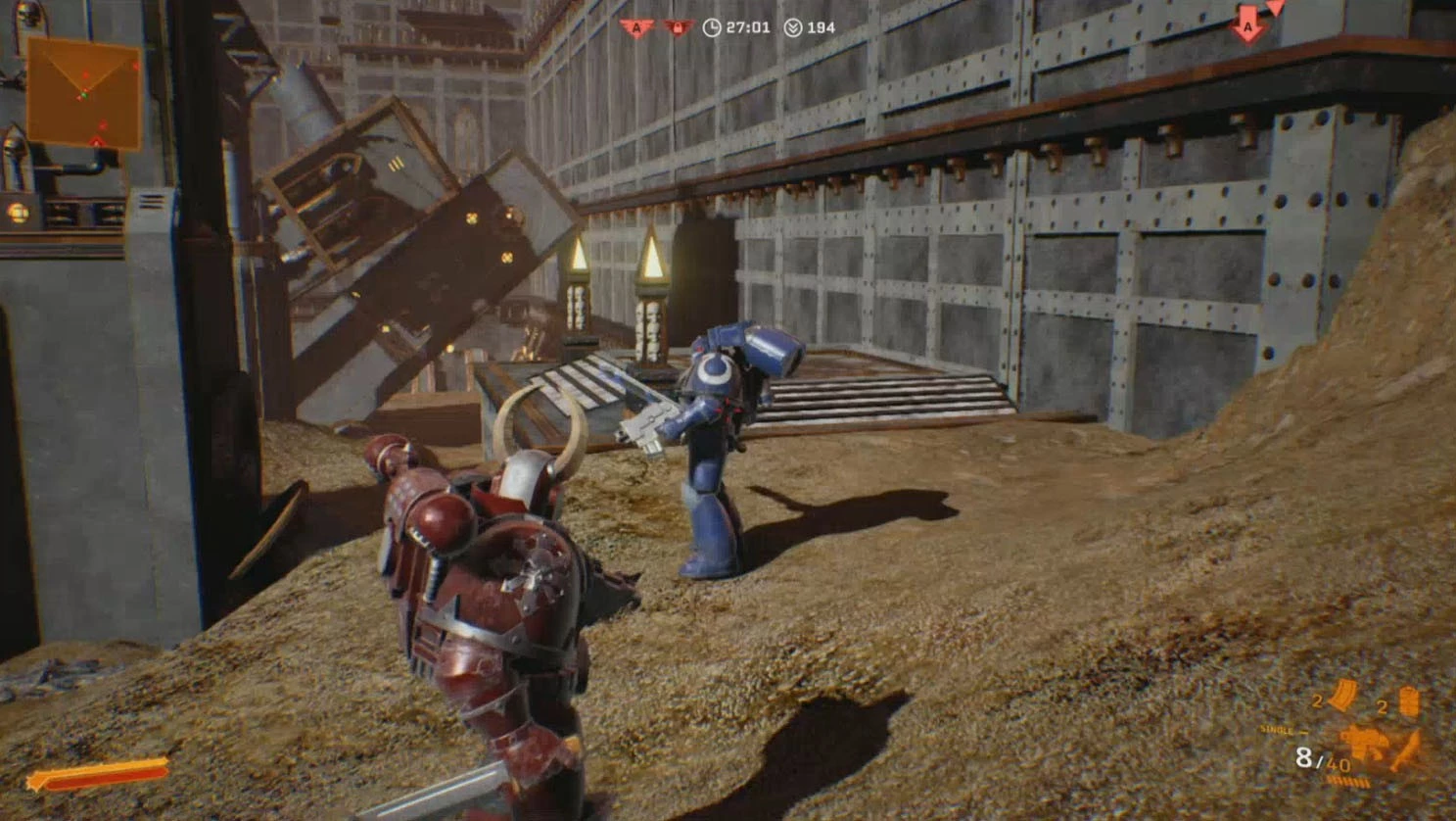Select the bolt pistol weapon icon

1364,741
